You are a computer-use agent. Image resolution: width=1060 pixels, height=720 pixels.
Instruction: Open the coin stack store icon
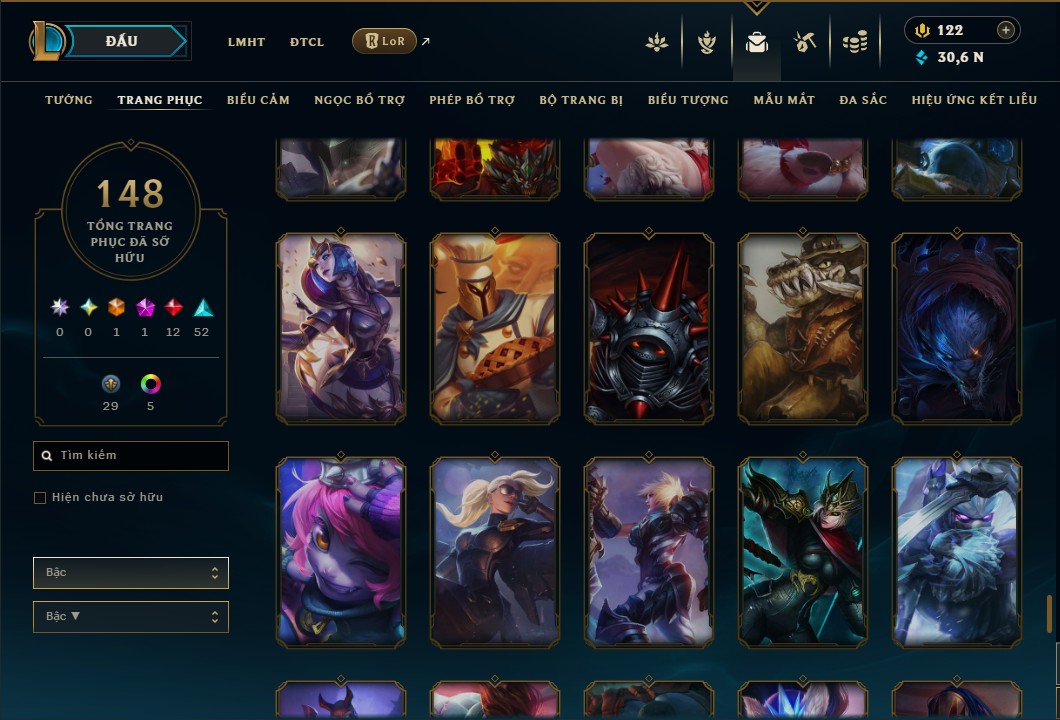click(x=854, y=42)
